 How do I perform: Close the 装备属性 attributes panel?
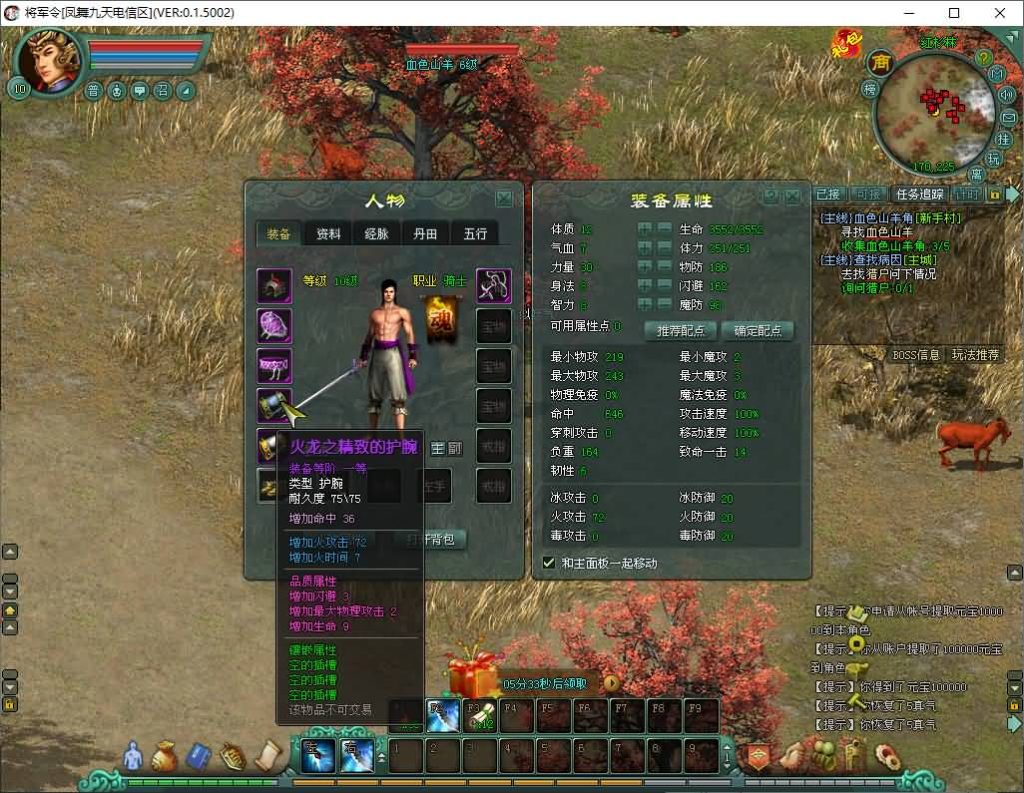coord(792,197)
